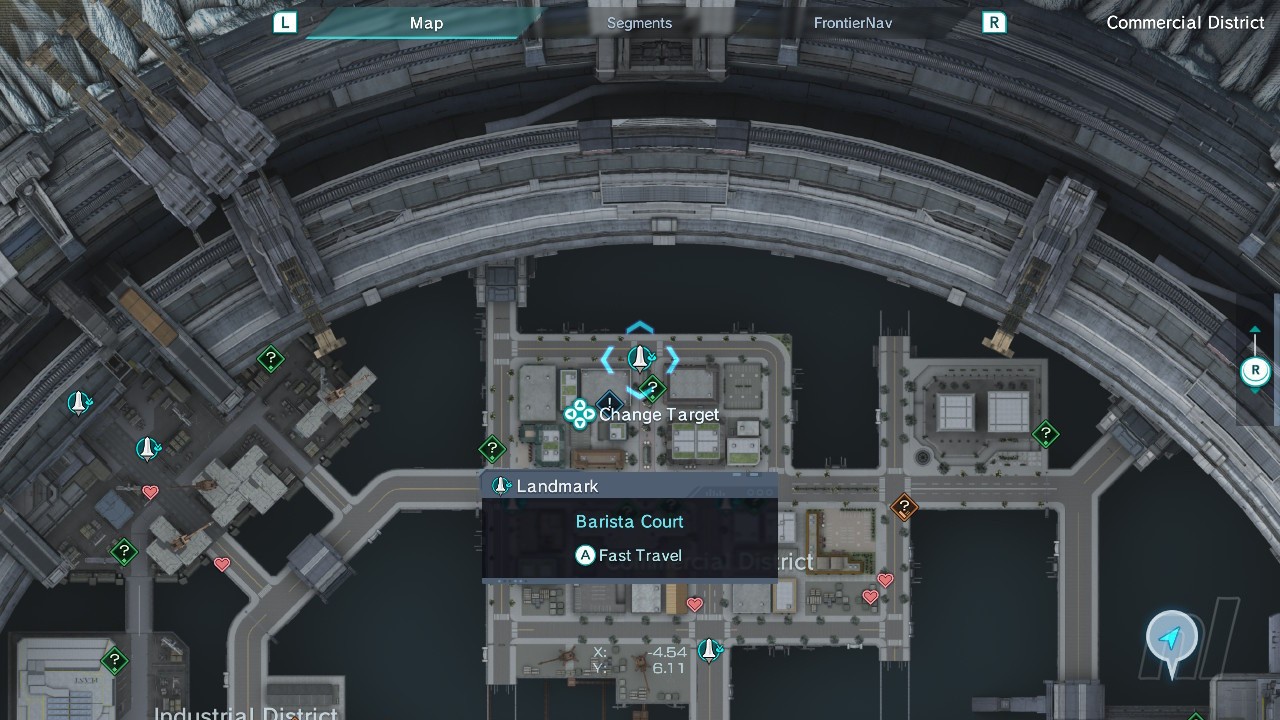
Task: Select the orange question mark marker
Action: click(x=904, y=507)
